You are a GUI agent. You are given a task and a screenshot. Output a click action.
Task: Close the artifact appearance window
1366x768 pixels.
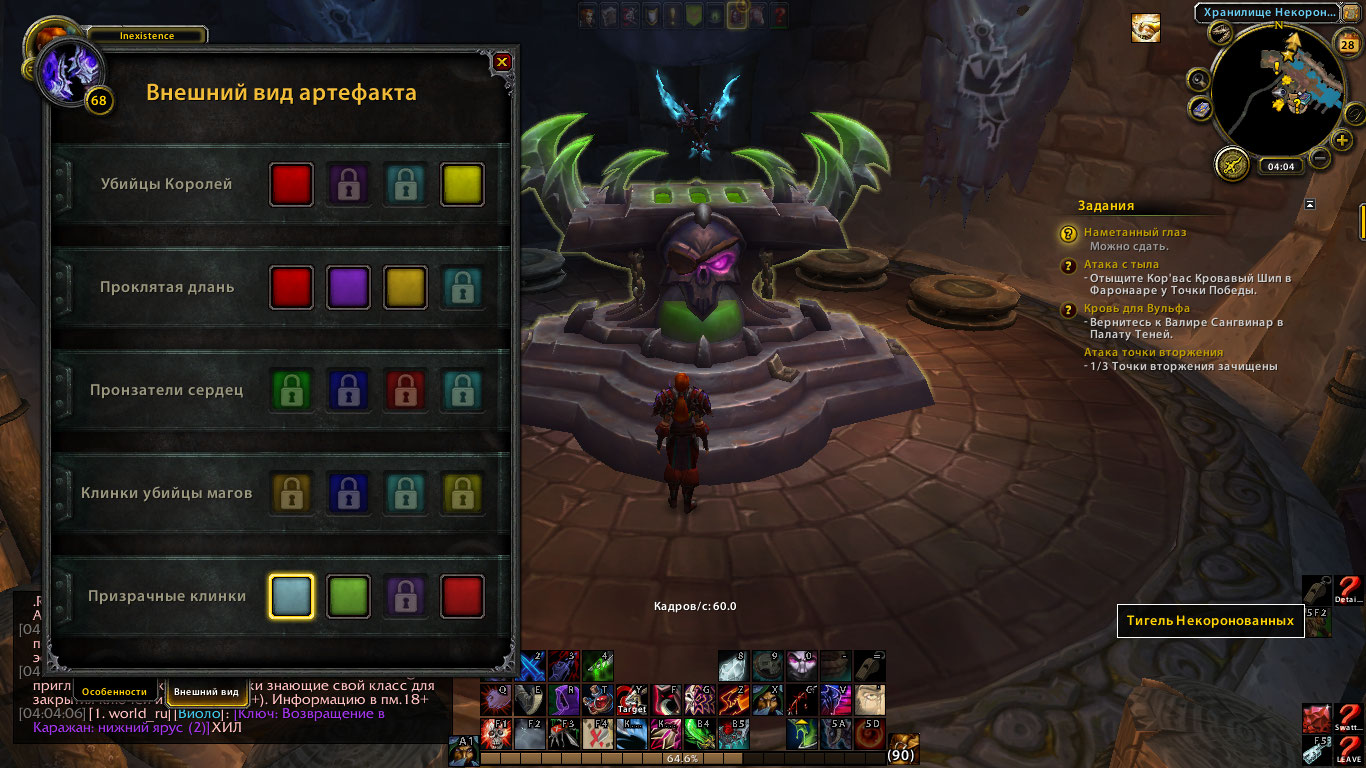click(502, 62)
